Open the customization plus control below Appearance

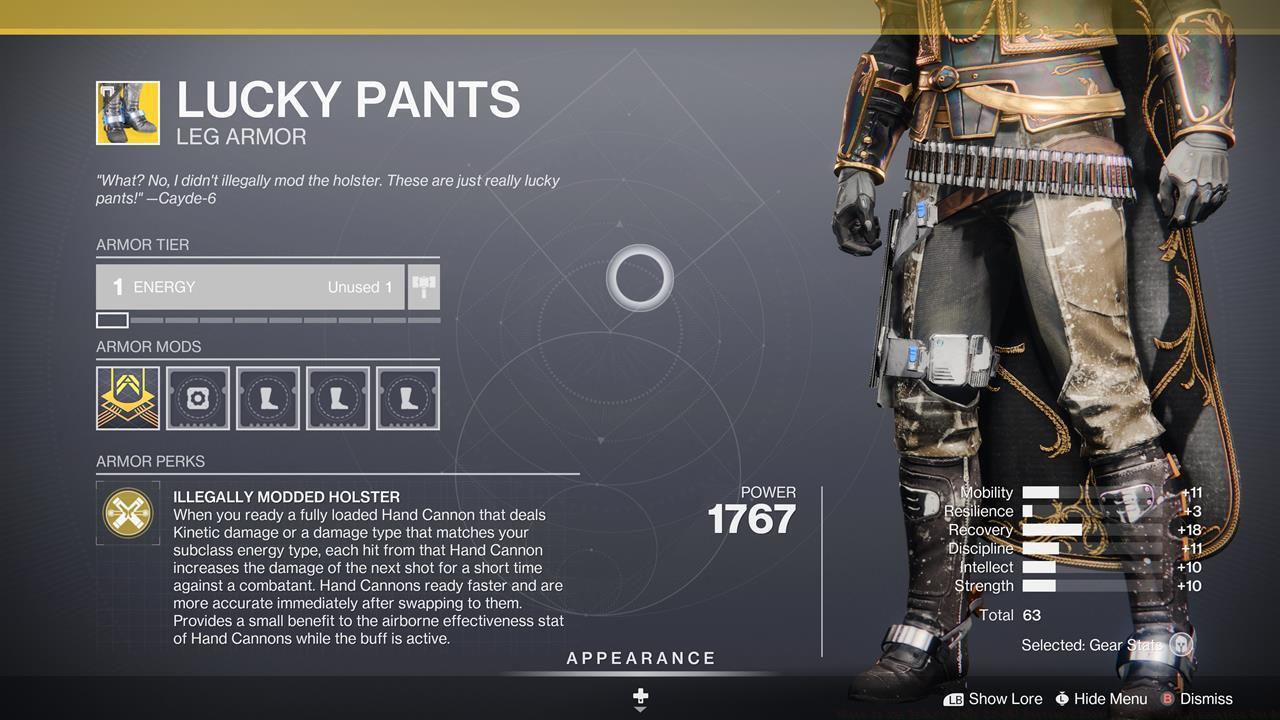point(639,694)
